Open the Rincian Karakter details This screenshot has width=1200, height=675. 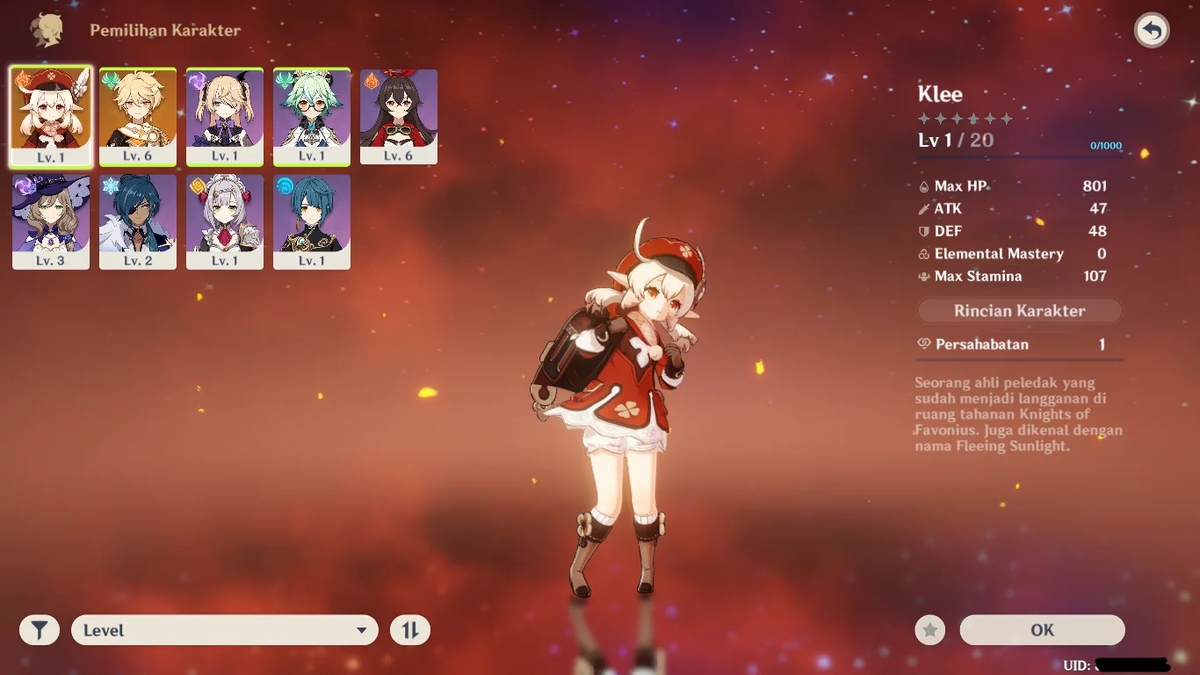pyautogui.click(x=1019, y=311)
